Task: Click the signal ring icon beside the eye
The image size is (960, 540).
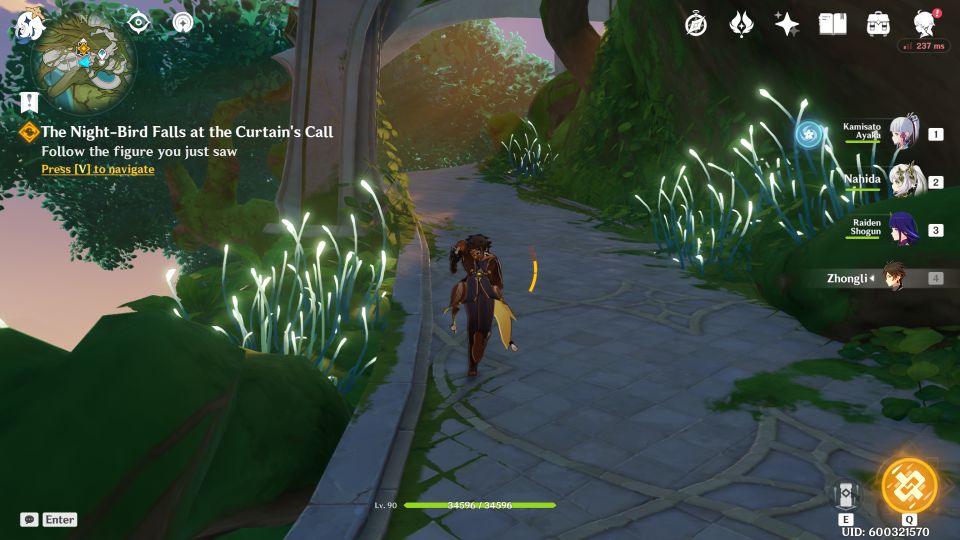Action: pyautogui.click(x=181, y=23)
